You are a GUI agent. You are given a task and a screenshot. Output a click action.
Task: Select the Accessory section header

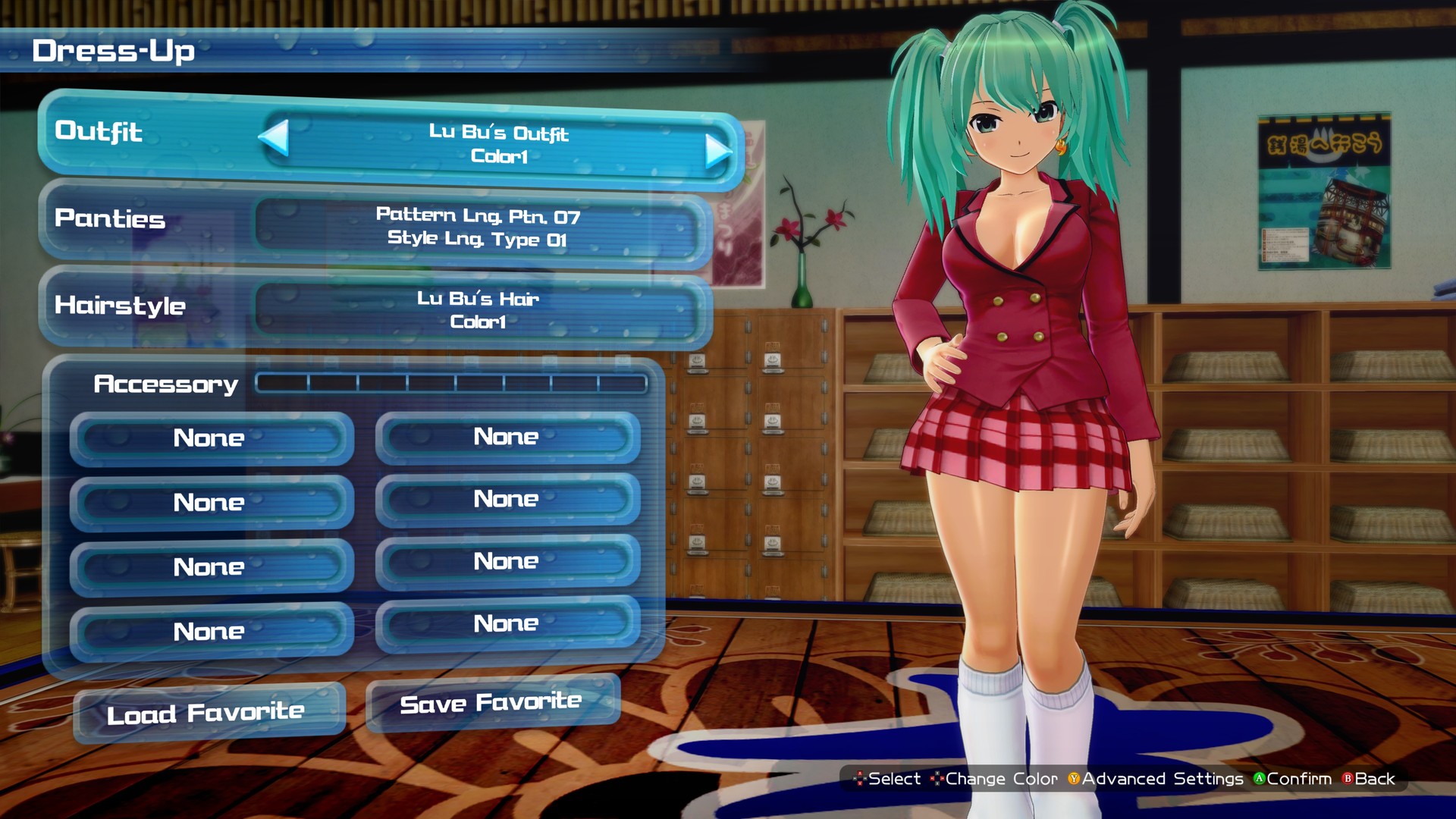tap(165, 384)
